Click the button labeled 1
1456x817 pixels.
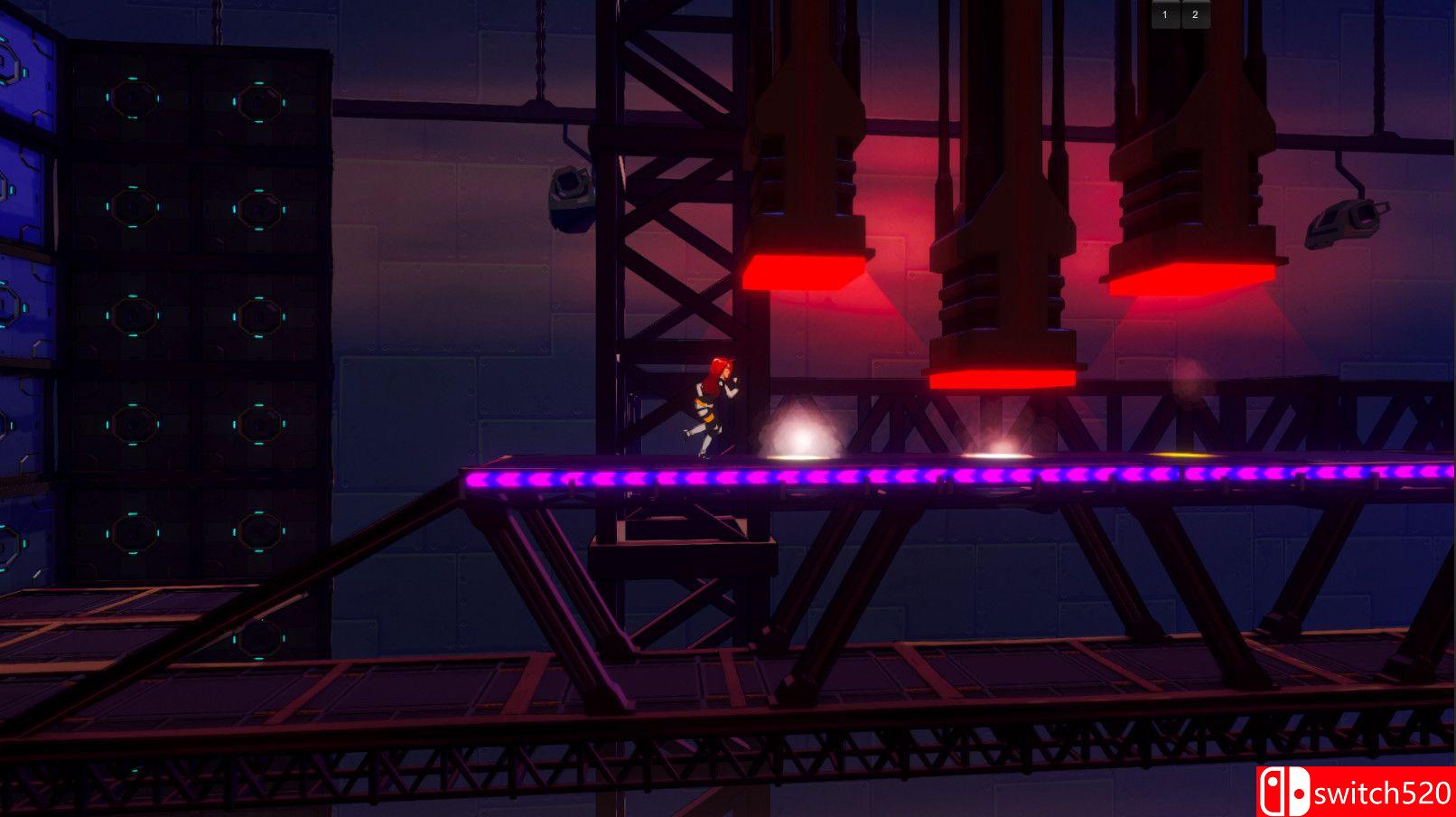point(1165,14)
